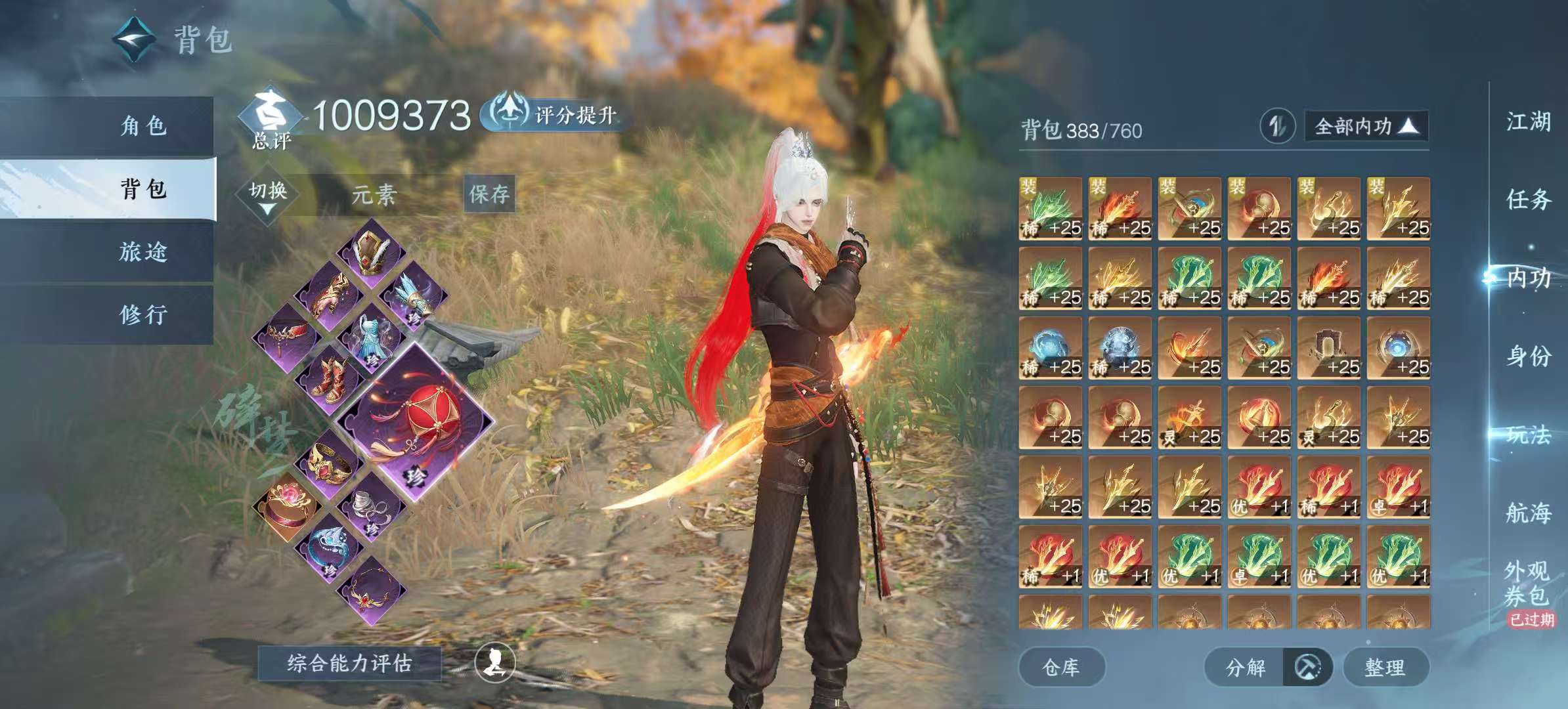Select the 身份 category
The height and width of the screenshot is (709, 1568).
(1529, 356)
